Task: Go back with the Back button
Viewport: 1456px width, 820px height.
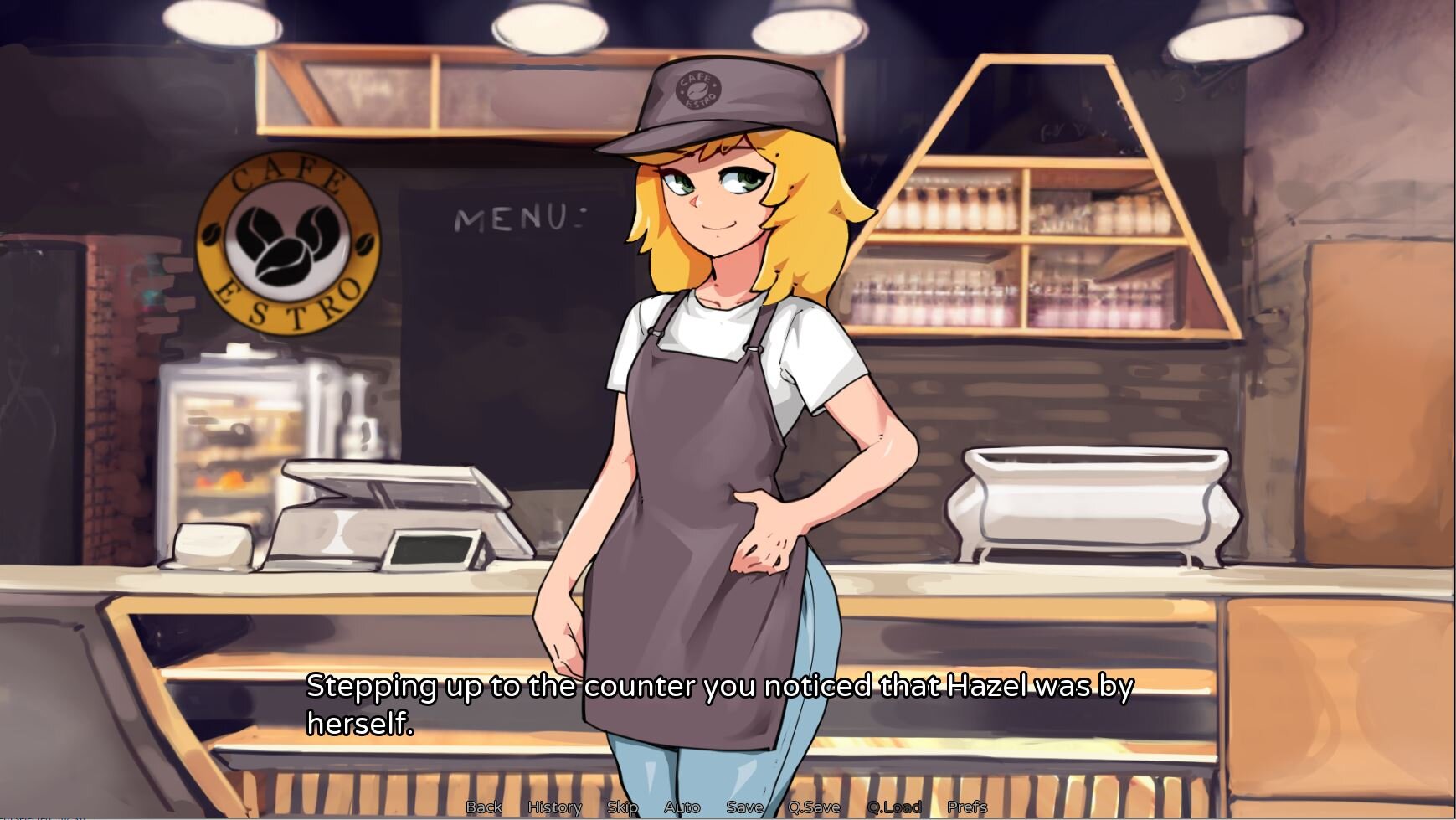Action: coord(484,807)
